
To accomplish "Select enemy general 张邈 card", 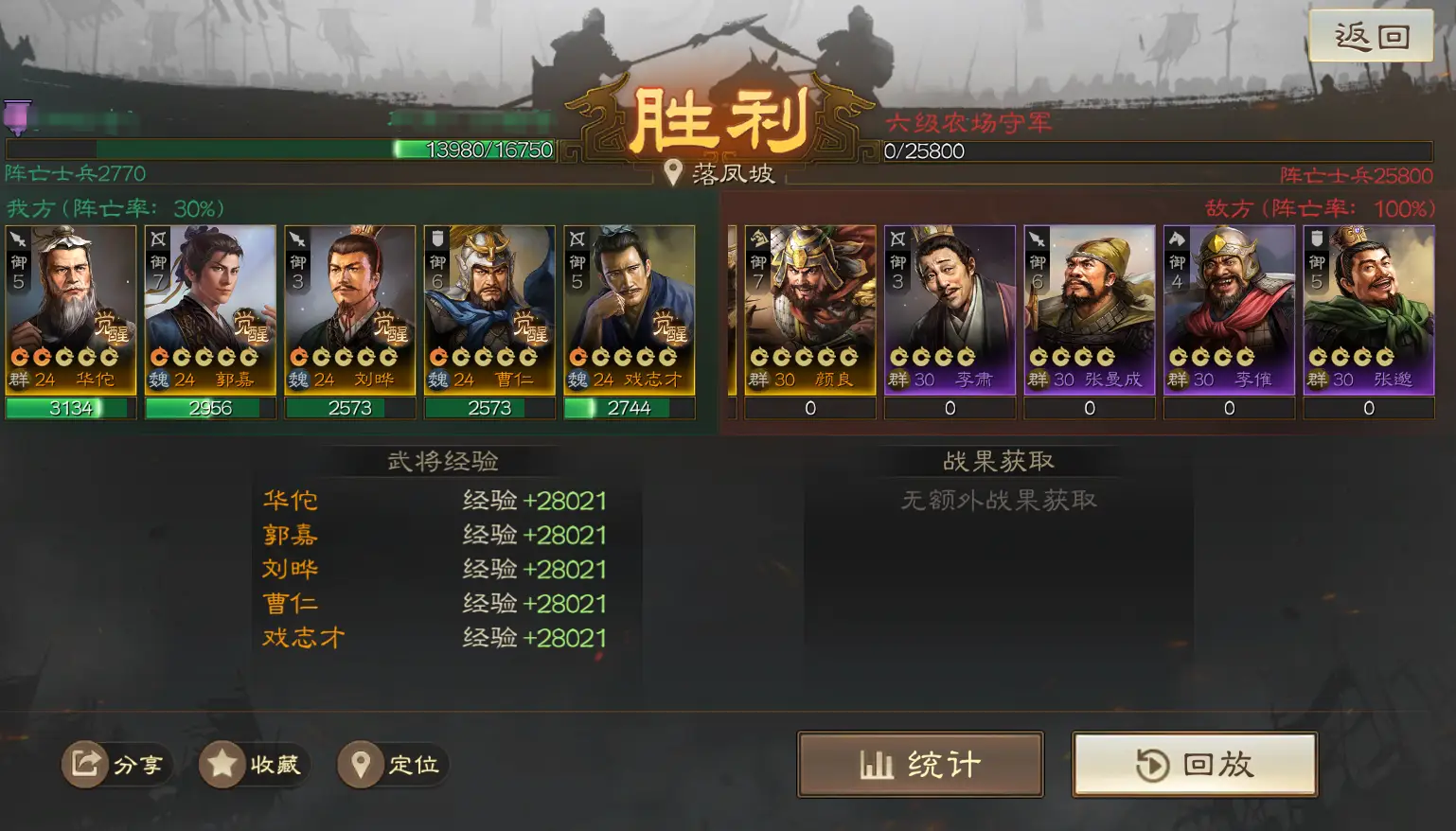I will pyautogui.click(x=1369, y=309).
